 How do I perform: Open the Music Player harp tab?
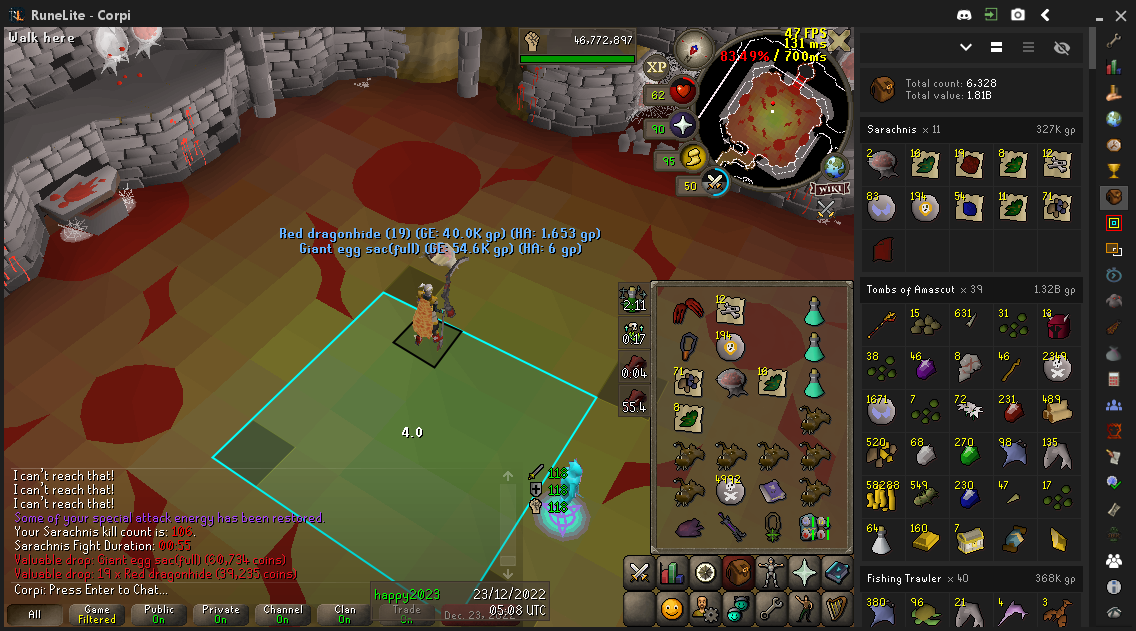(837, 608)
